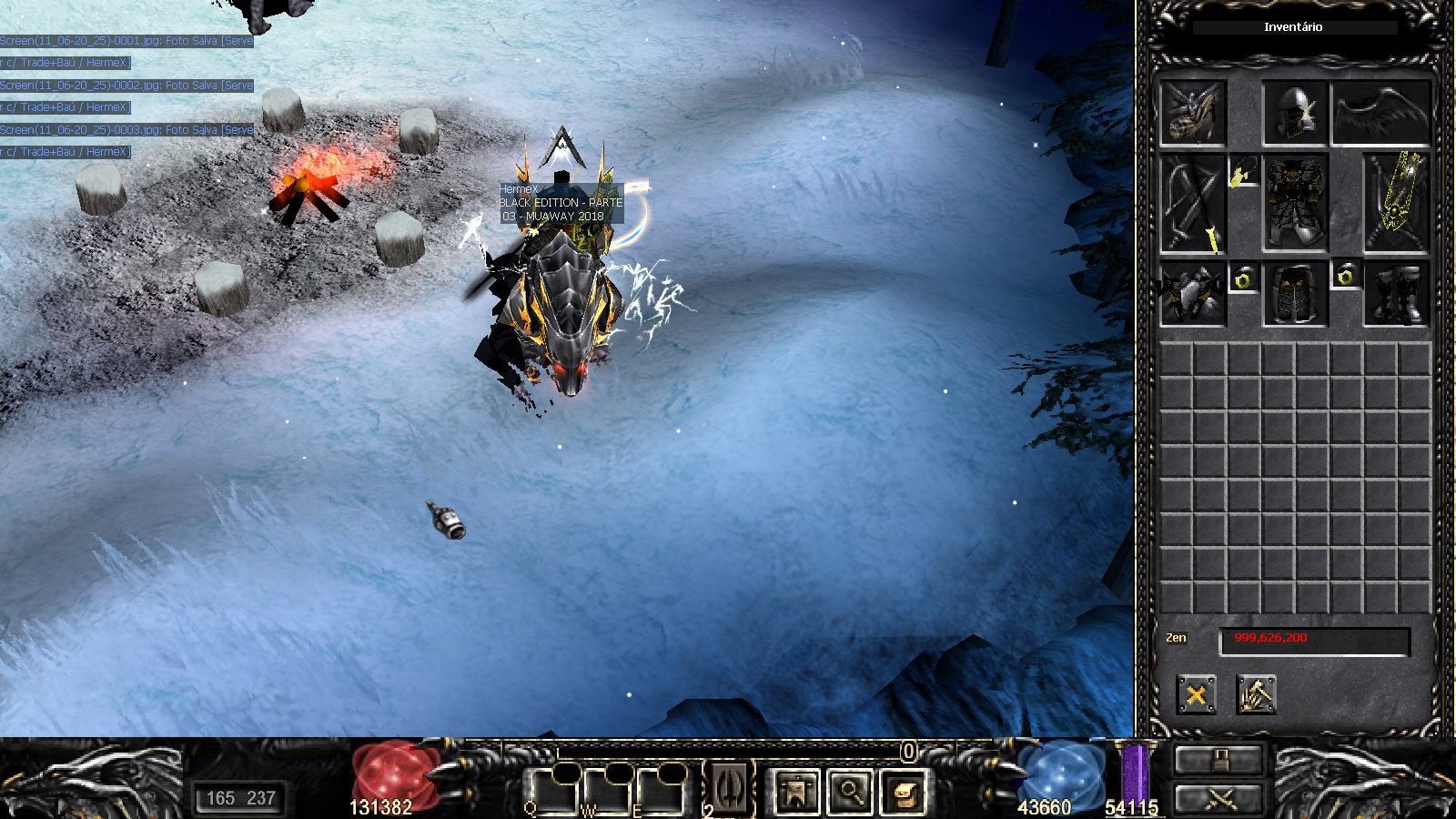1456x819 pixels.
Task: Click the magnifying glass button
Action: 850,792
